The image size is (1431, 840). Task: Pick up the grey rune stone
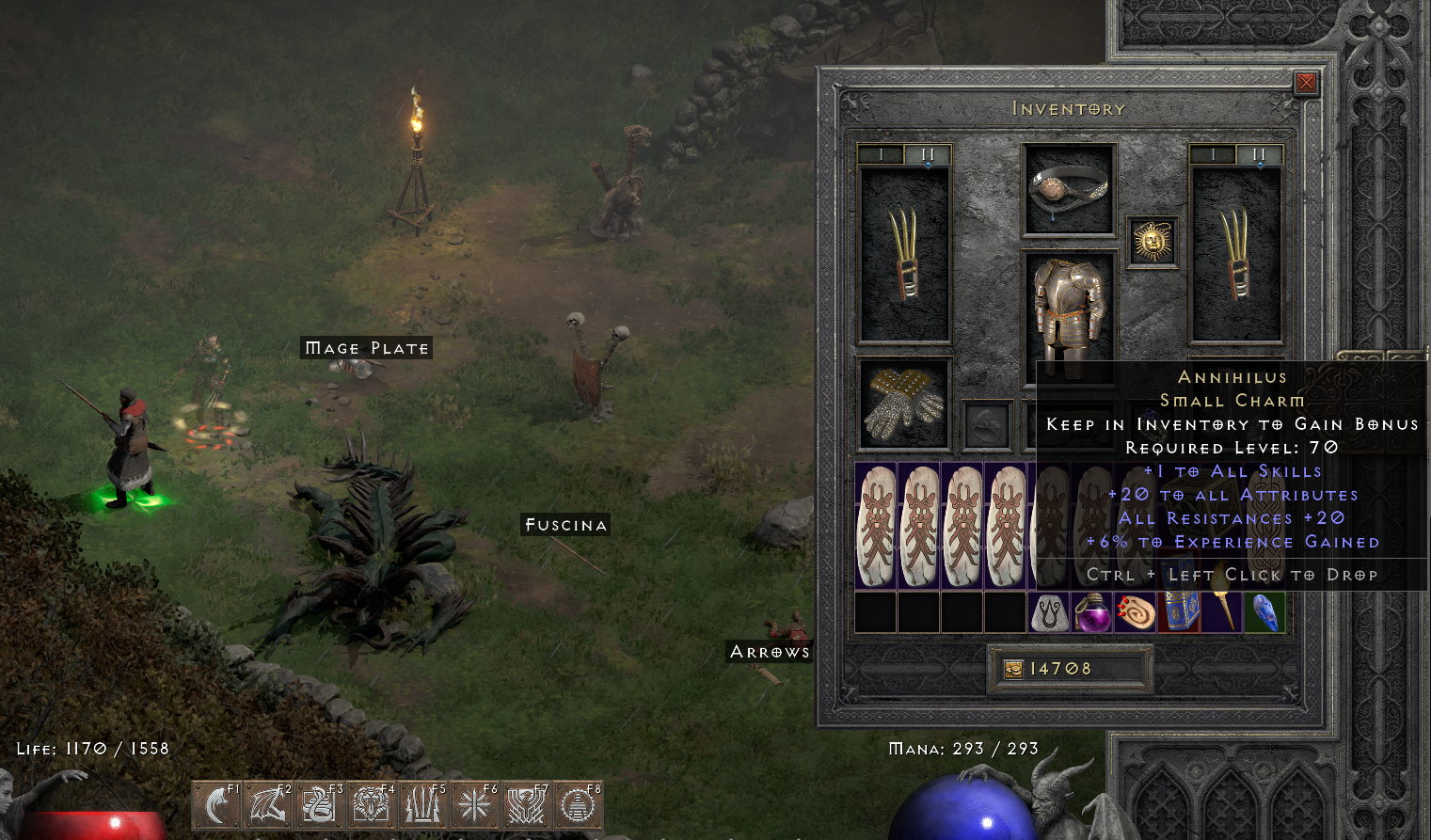point(1049,612)
